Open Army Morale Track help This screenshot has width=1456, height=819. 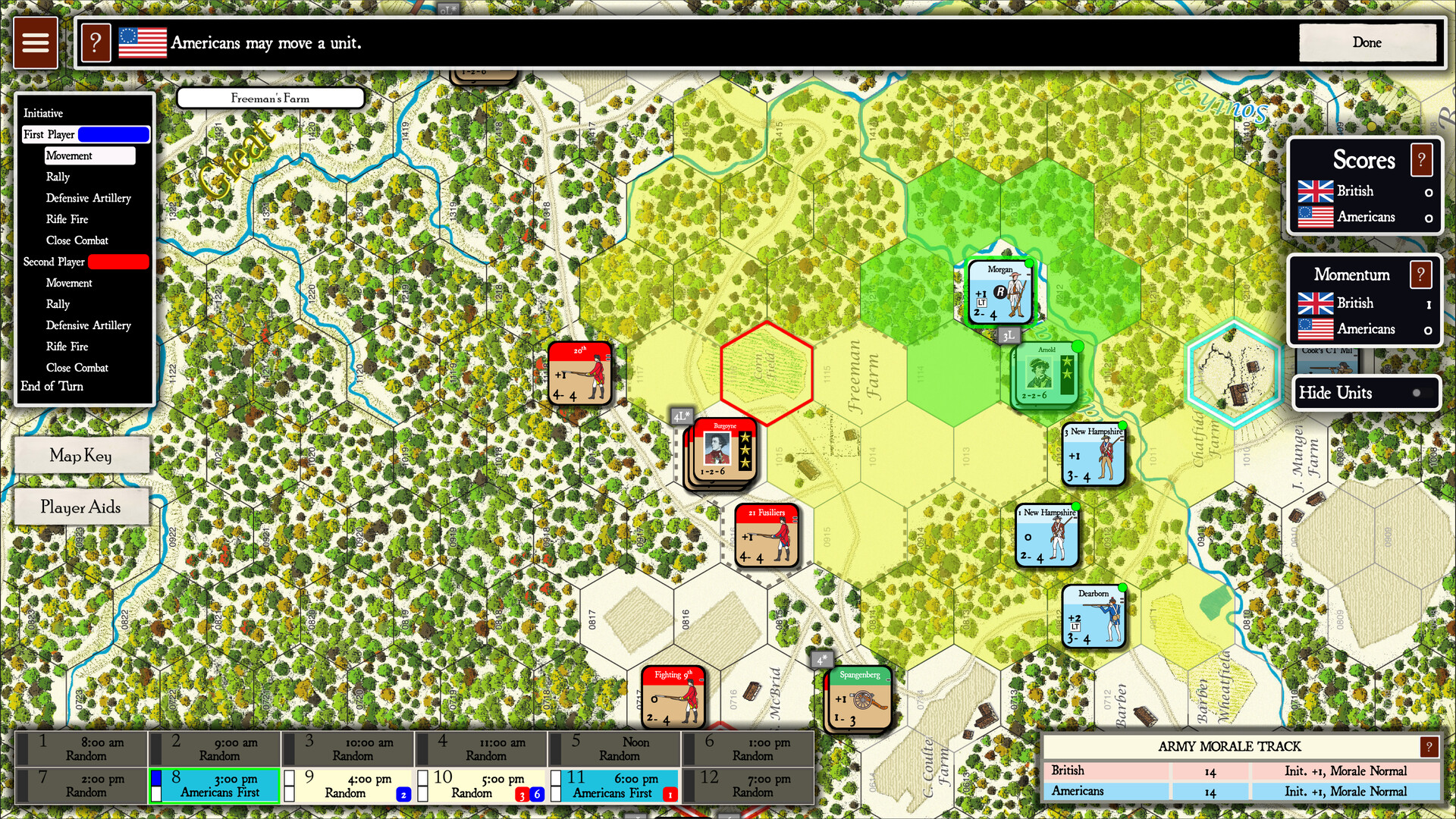[1429, 747]
